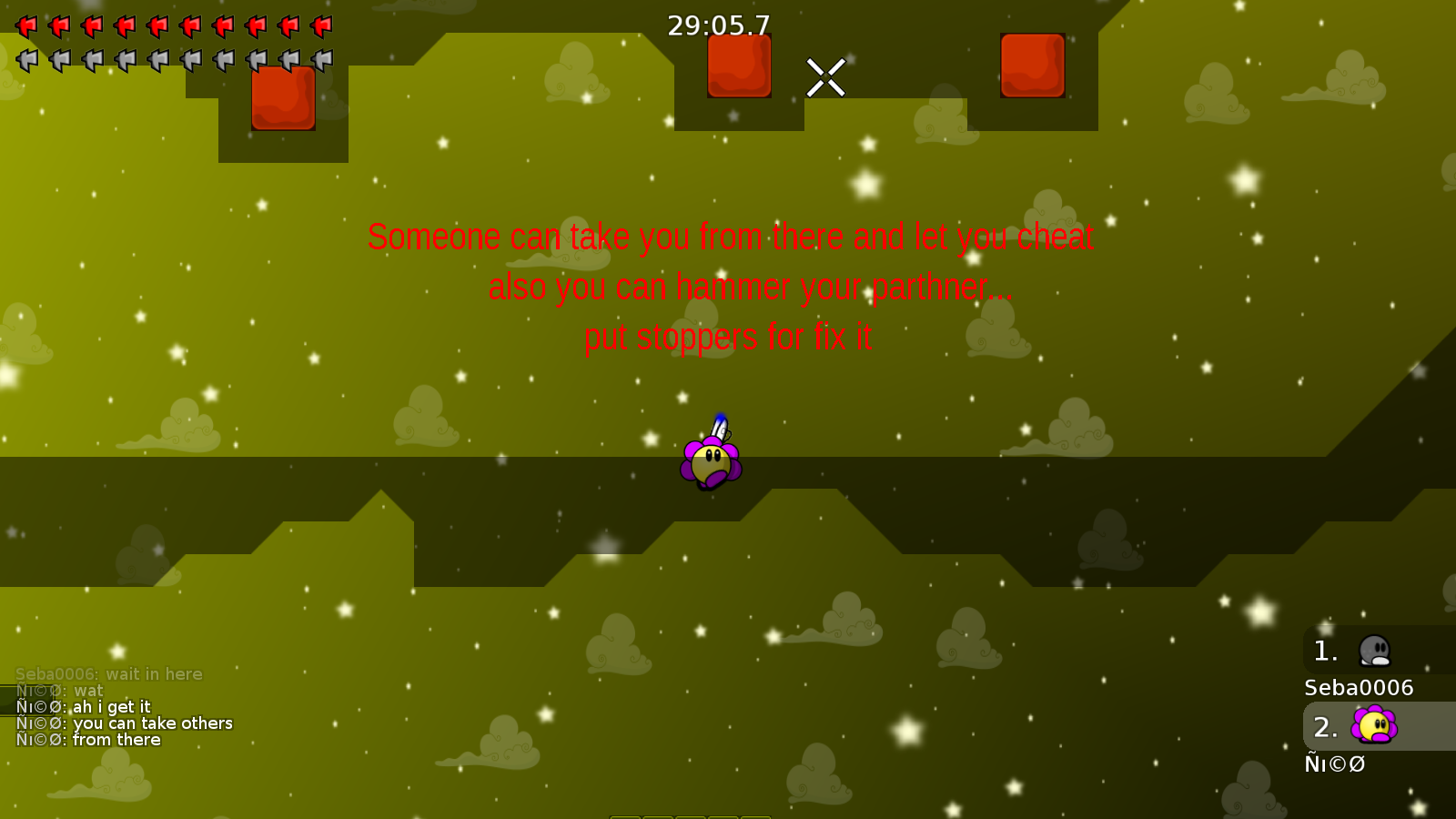The image size is (1456, 819).
Task: Click the chat message saying 'wait in here'
Action: click(109, 674)
